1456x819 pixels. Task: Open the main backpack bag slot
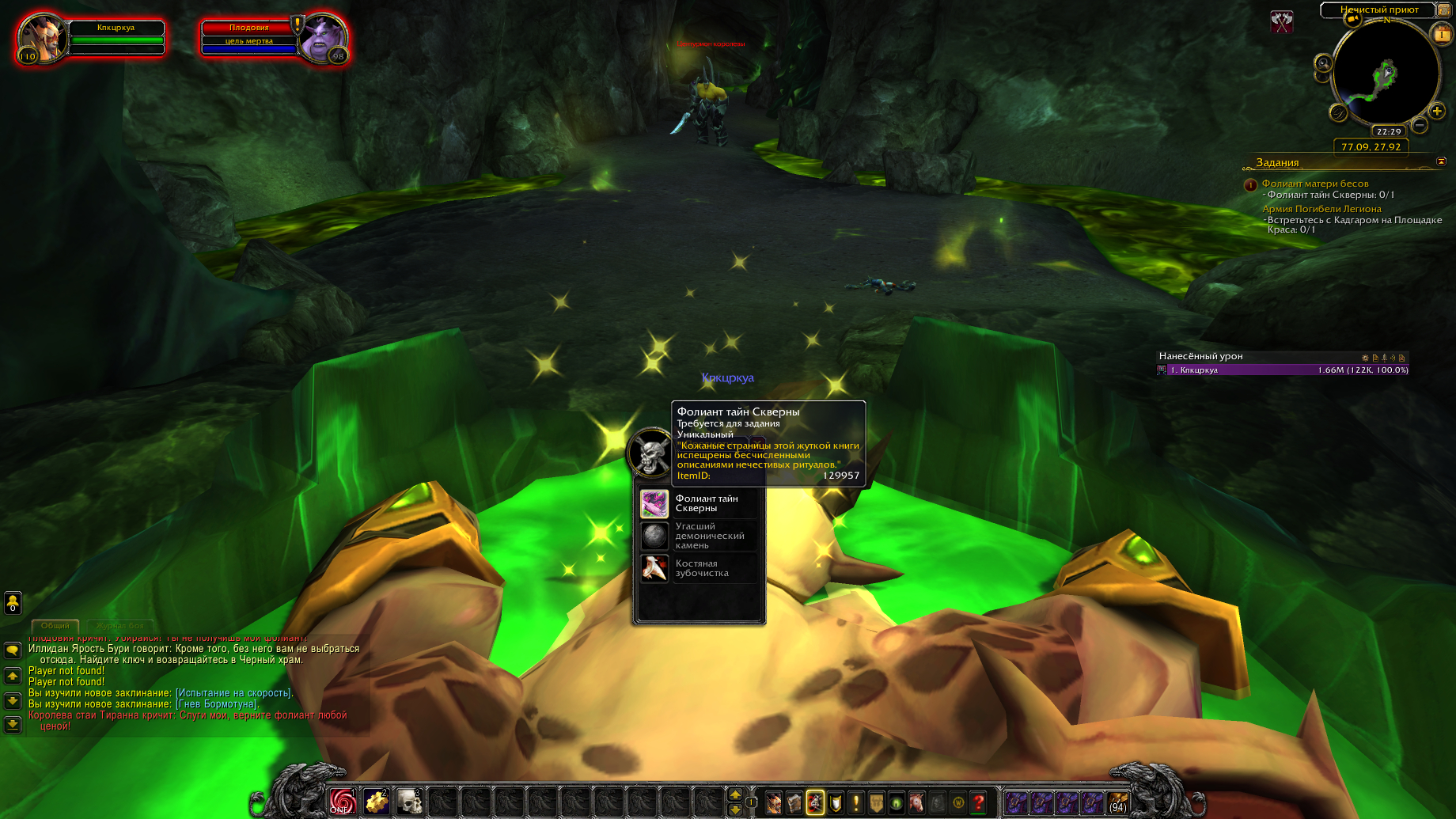pyautogui.click(x=1117, y=802)
